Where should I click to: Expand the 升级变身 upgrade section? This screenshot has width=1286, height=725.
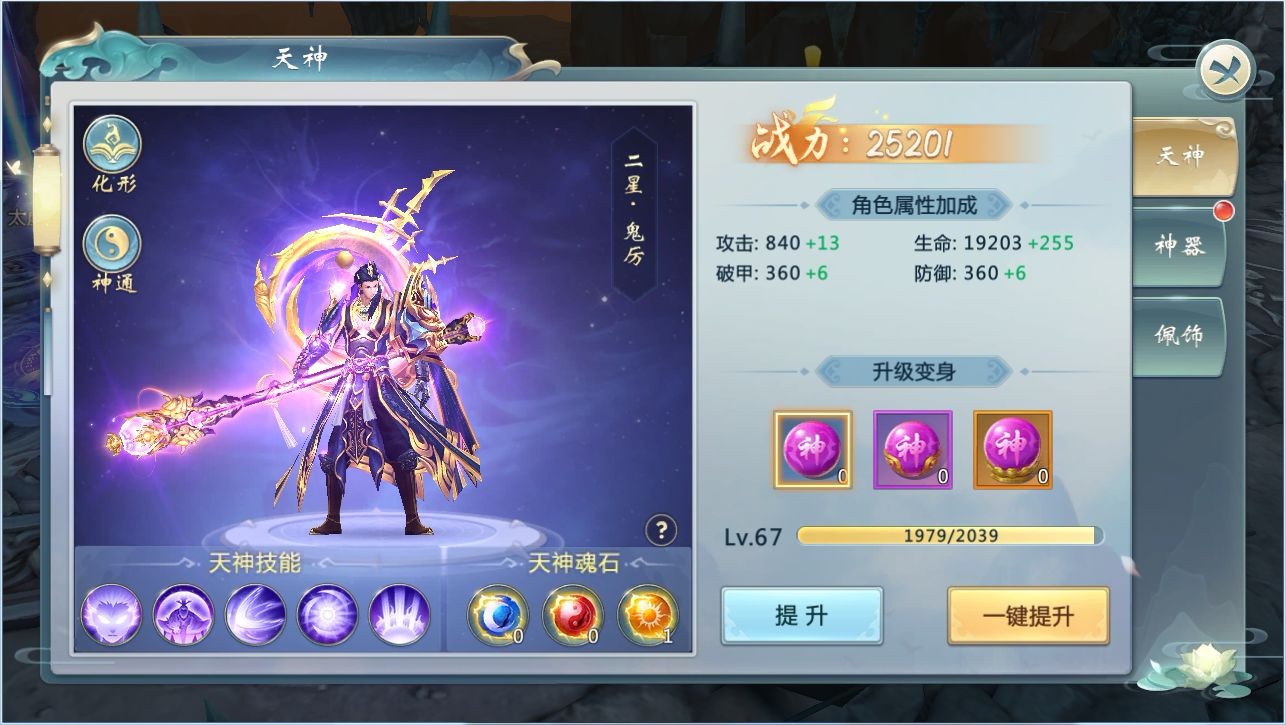[913, 371]
